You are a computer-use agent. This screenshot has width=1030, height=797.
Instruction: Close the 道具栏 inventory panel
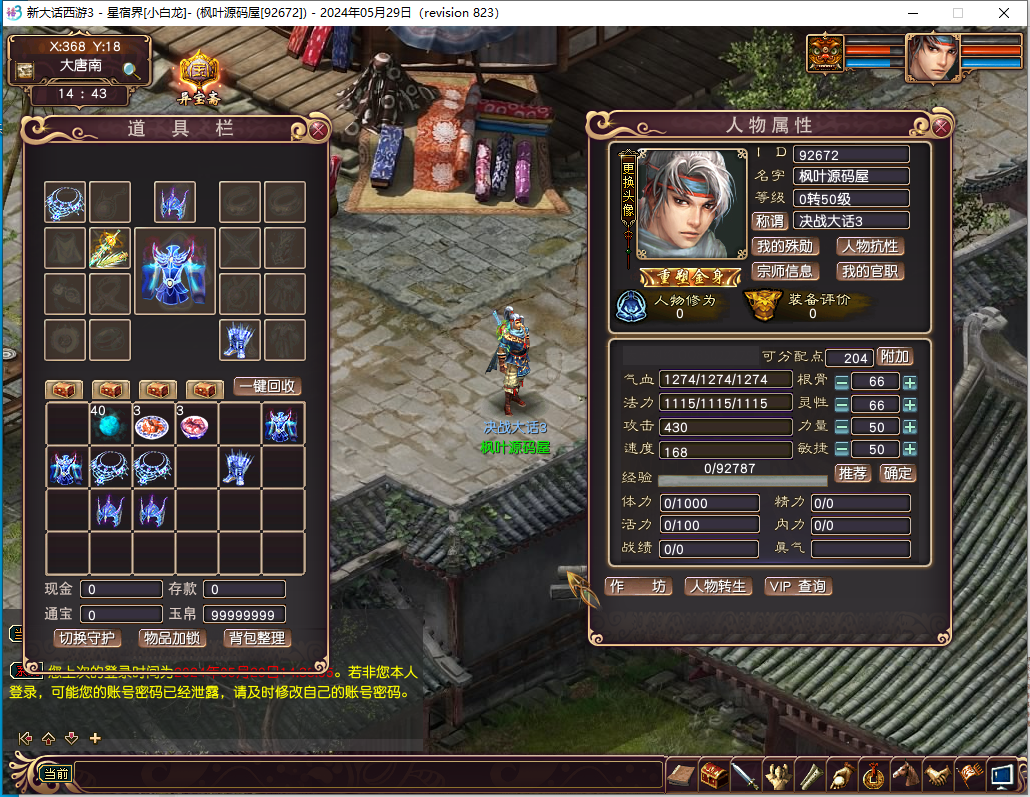(318, 129)
